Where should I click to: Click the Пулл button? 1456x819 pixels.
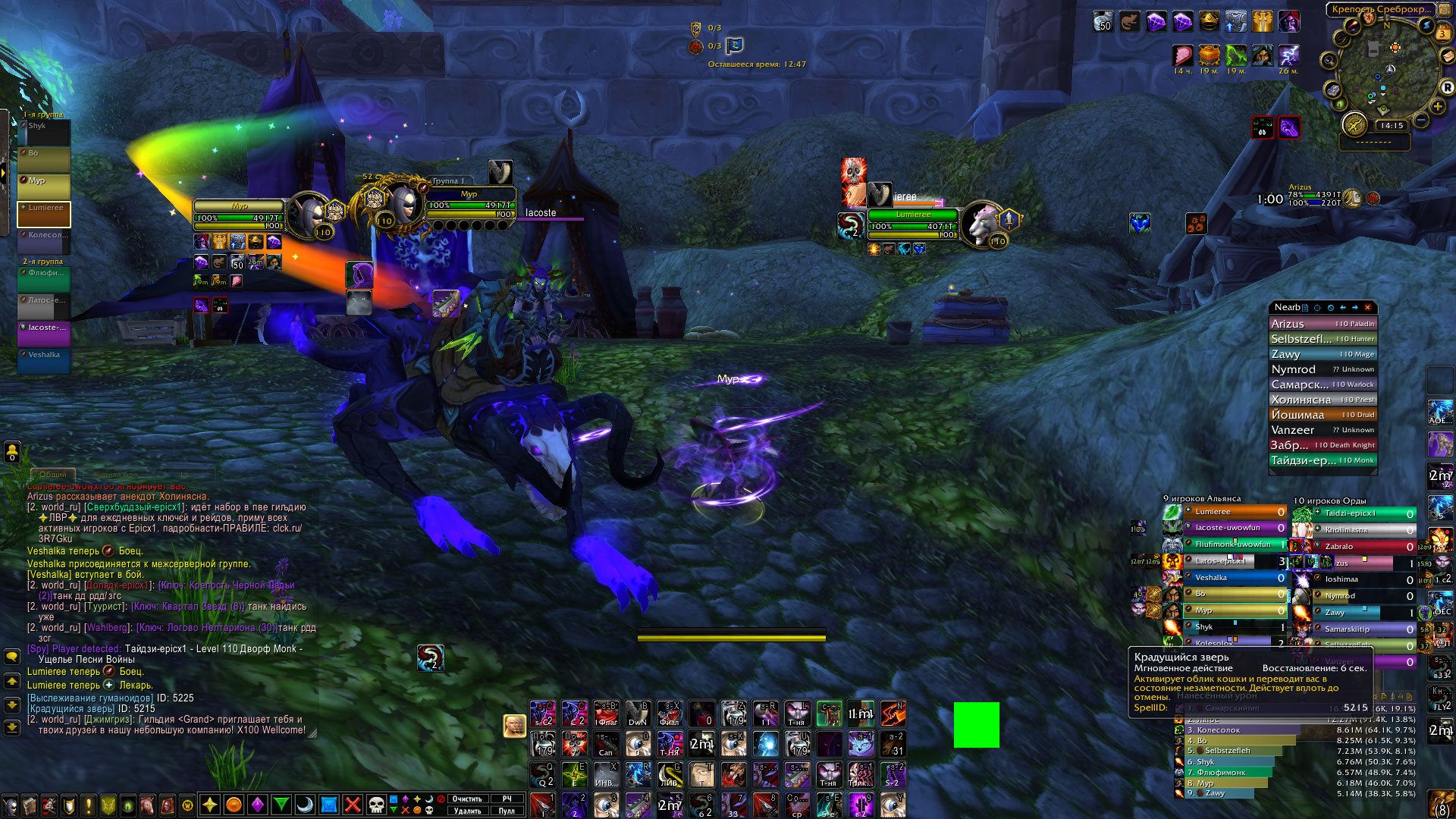click(507, 811)
